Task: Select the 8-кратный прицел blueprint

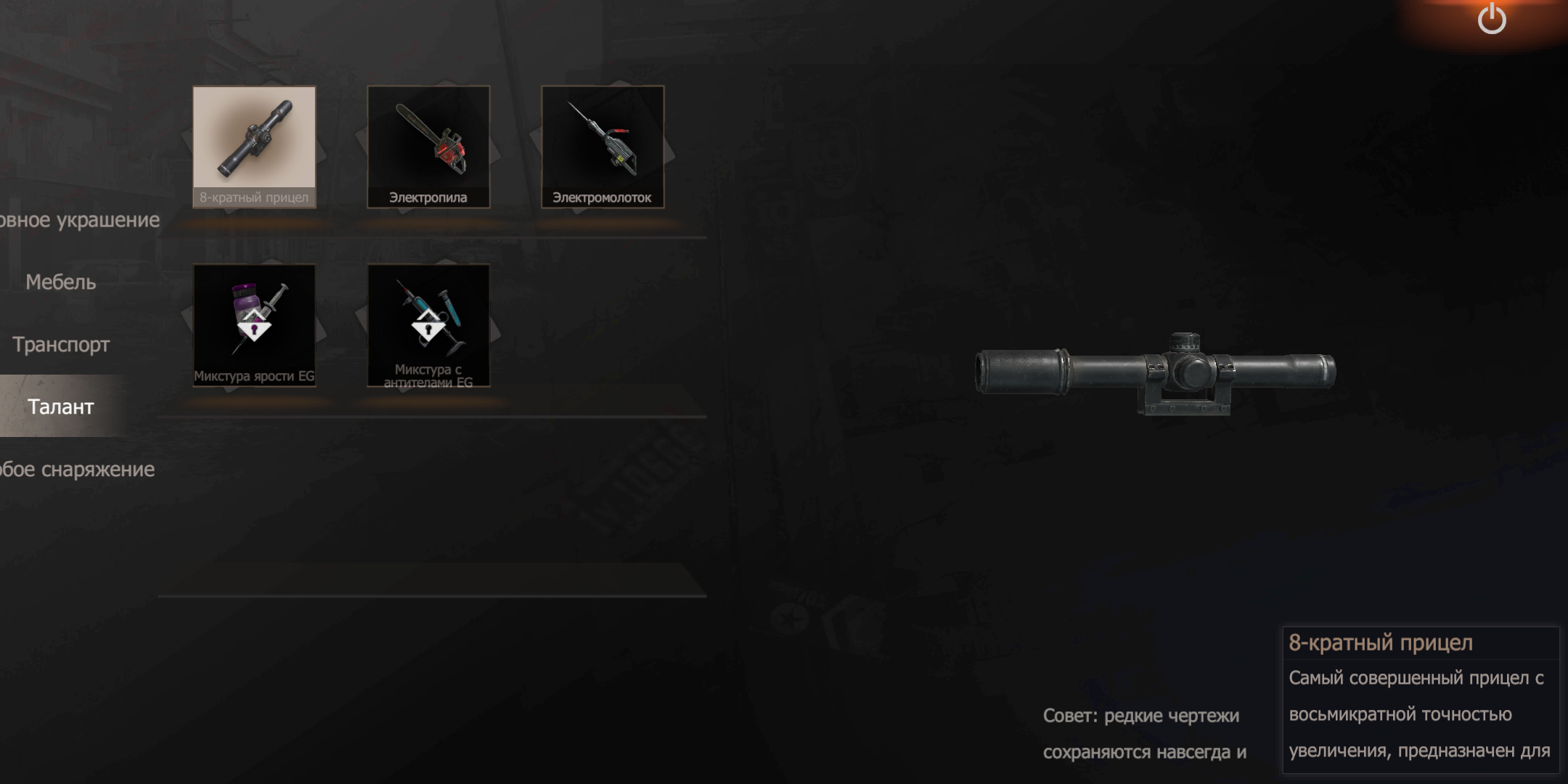Action: click(254, 147)
